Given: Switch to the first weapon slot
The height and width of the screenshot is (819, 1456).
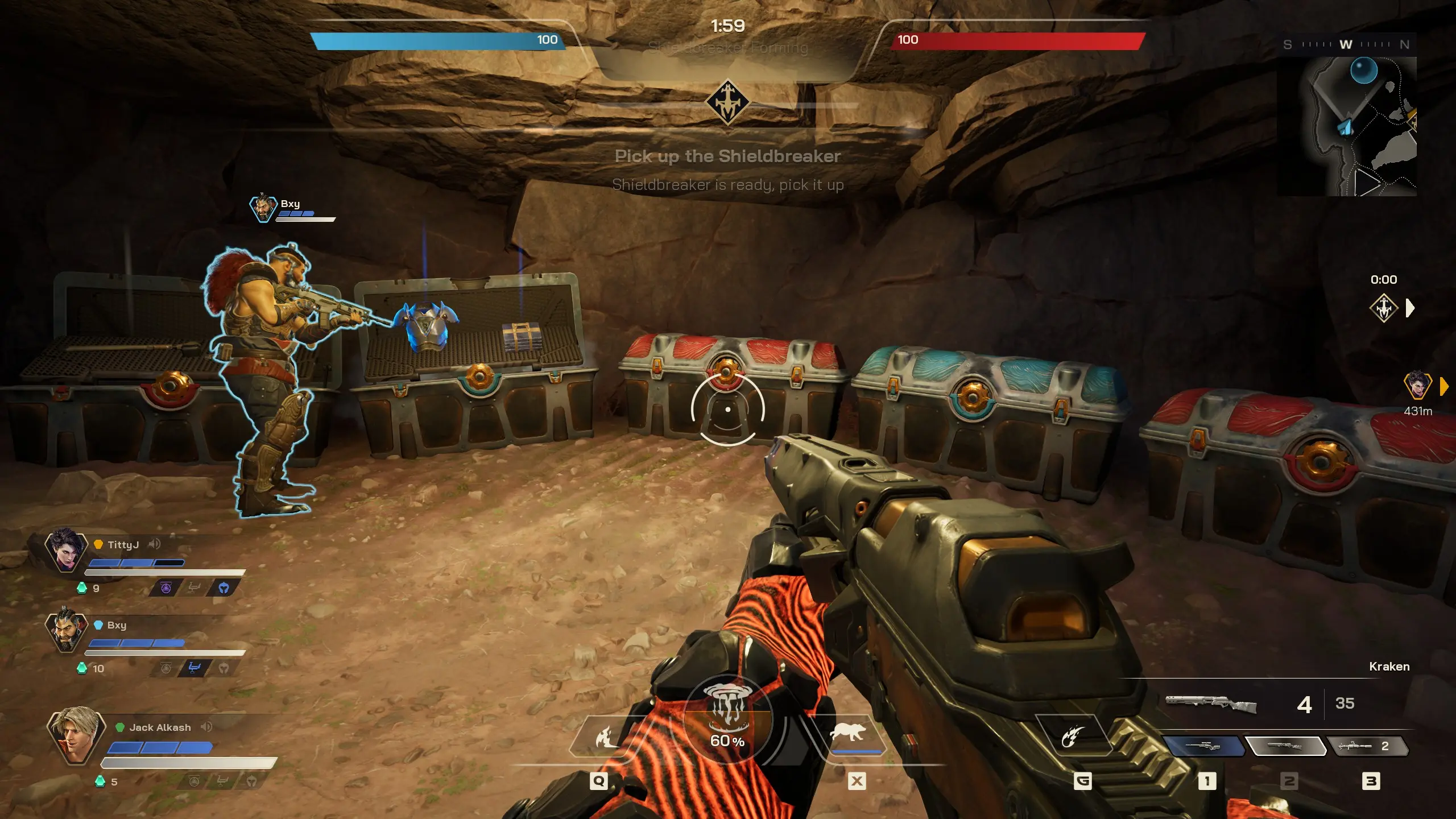Looking at the screenshot, I should (x=1202, y=746).
